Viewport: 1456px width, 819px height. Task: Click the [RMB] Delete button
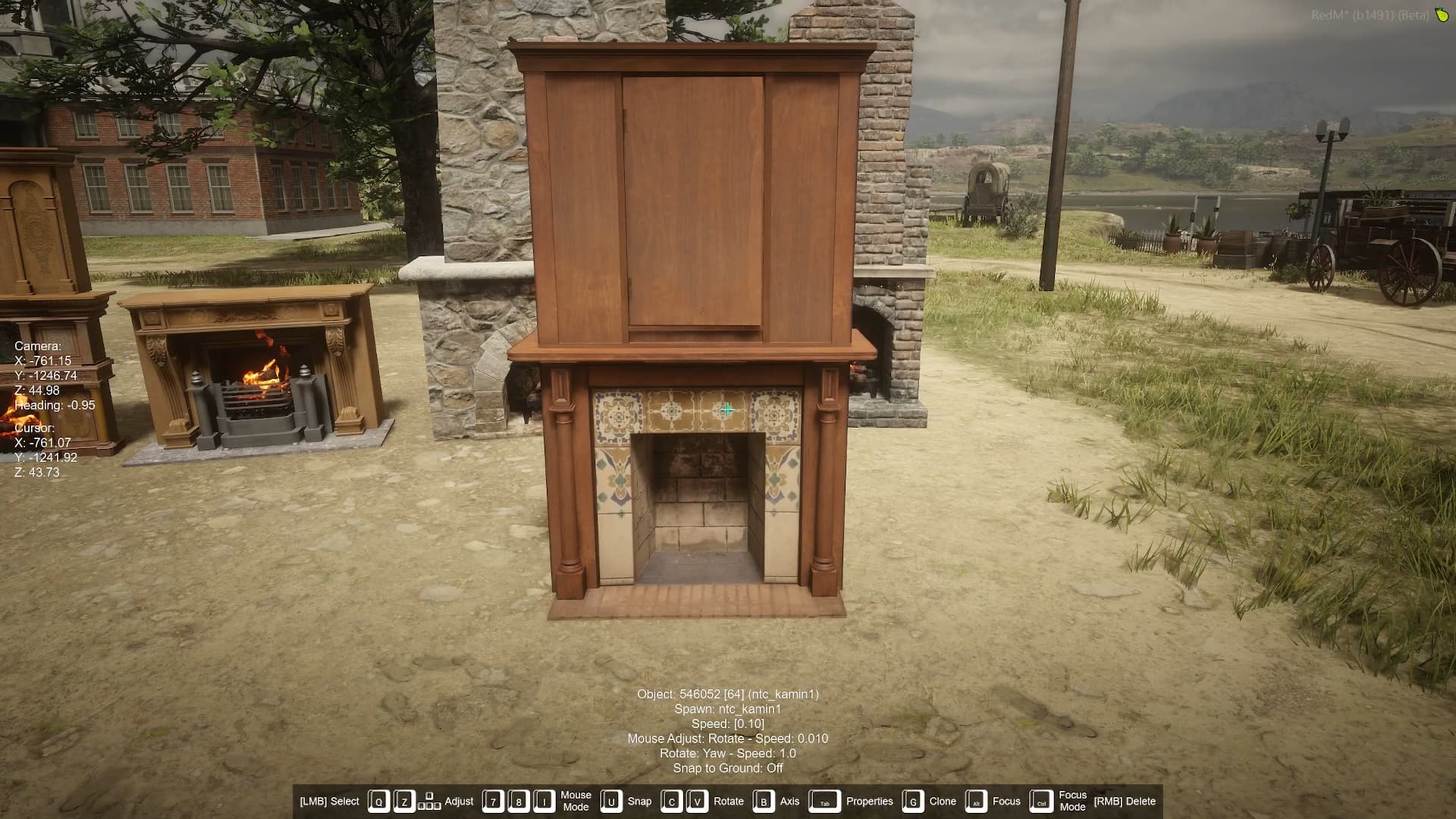click(1125, 800)
